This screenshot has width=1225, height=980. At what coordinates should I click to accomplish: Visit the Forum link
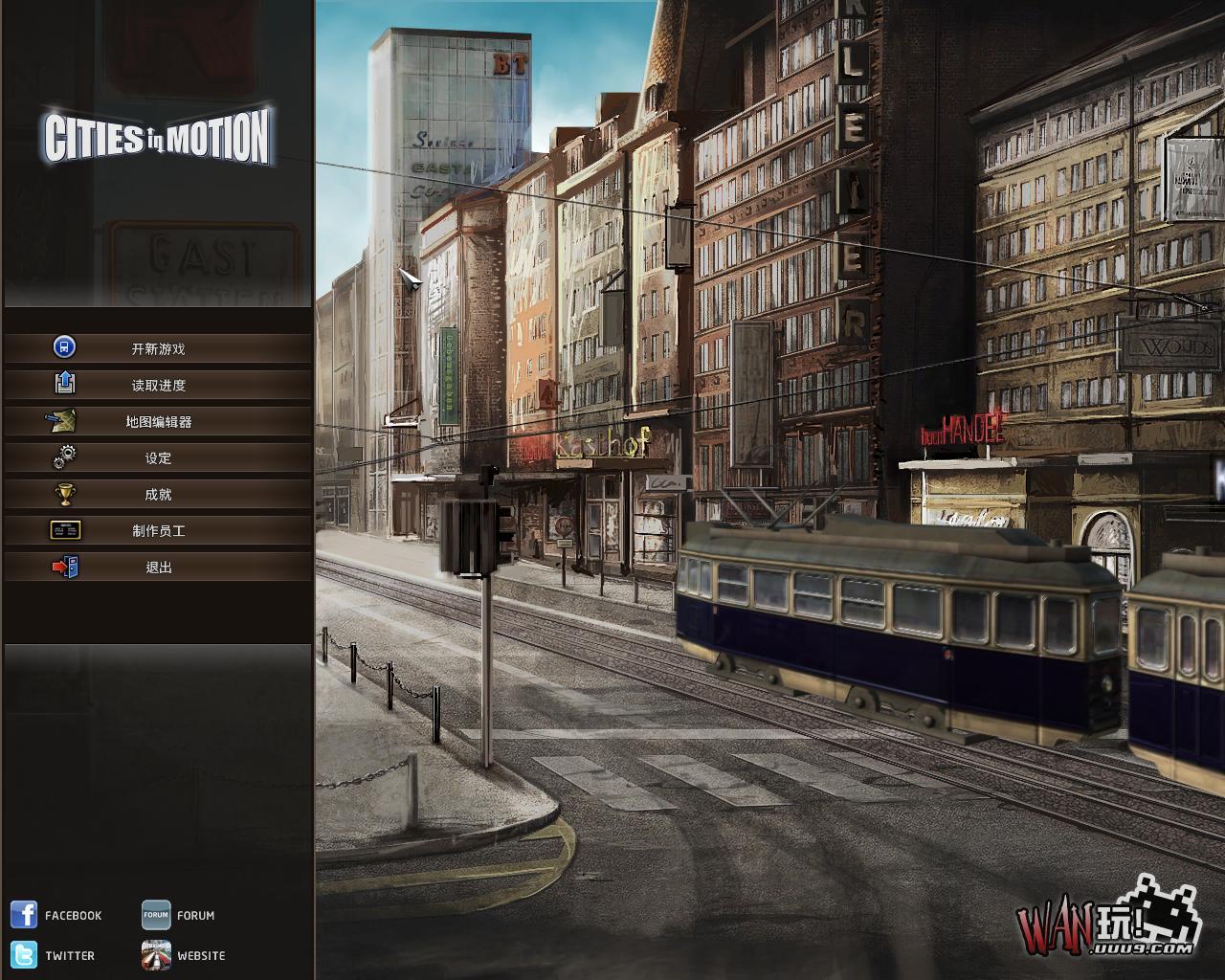coord(179,915)
